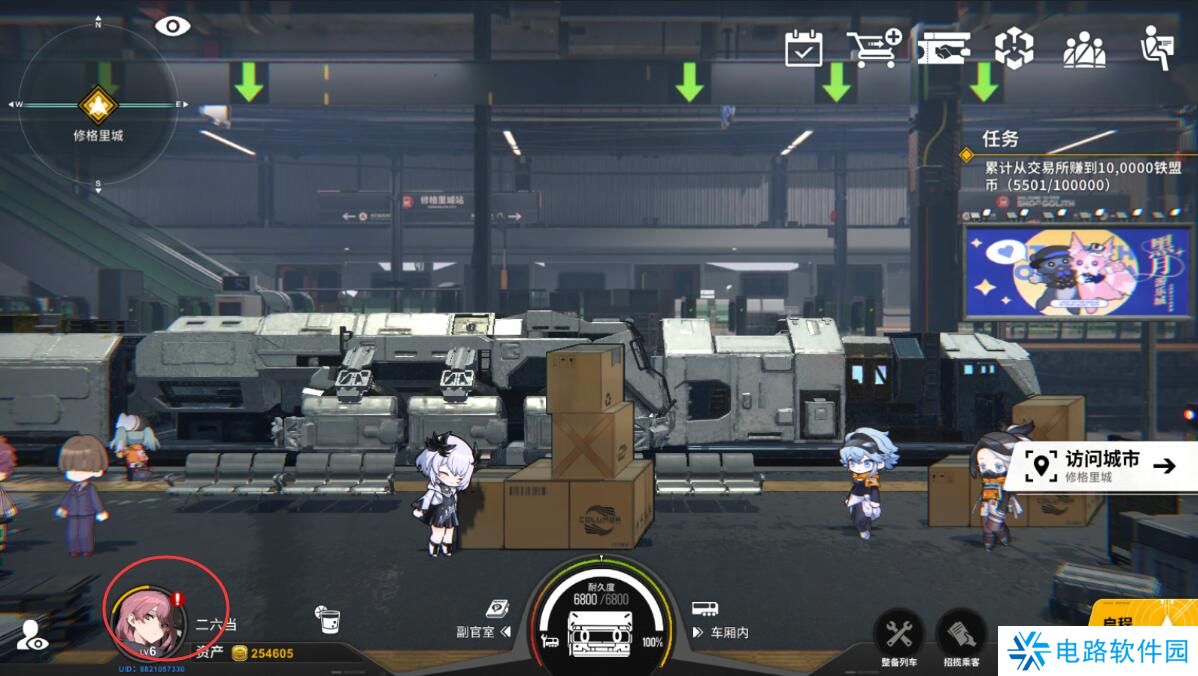This screenshot has height=676, width=1198.
Task: Enter 车厢内 train carriage interior
Action: point(721,631)
